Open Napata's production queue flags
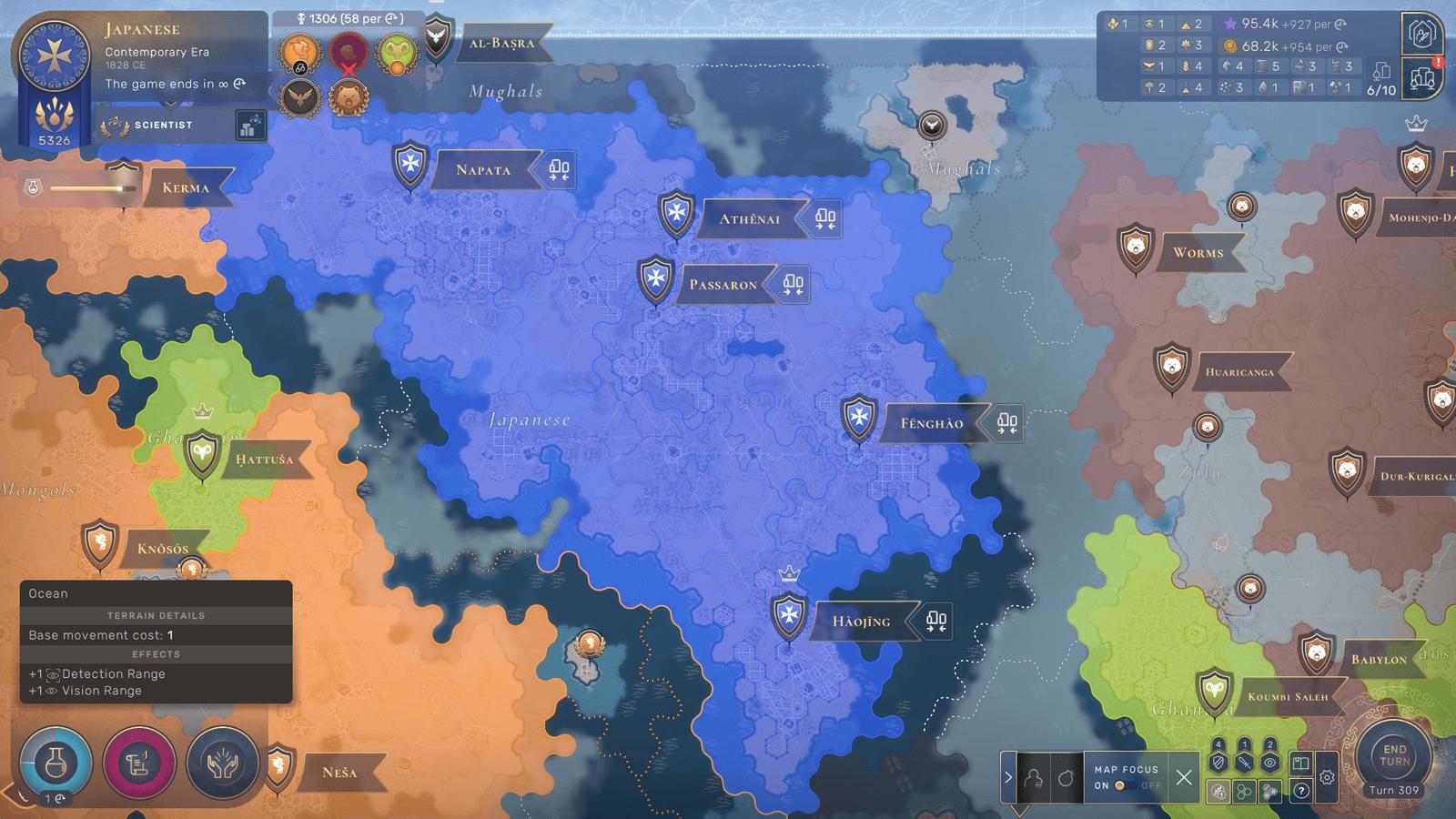Viewport: 1456px width, 819px height. [559, 171]
